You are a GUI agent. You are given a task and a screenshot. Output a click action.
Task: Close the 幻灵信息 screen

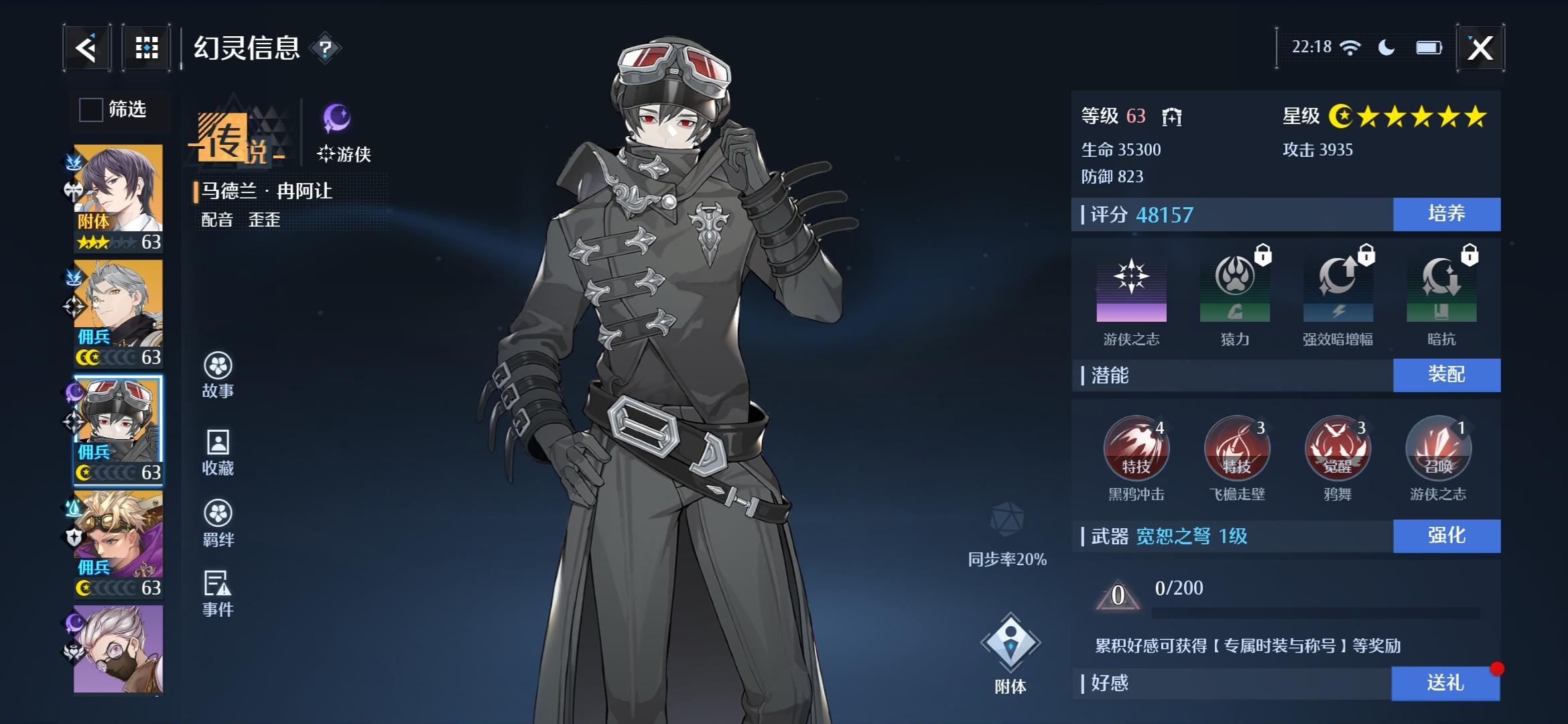point(1480,48)
